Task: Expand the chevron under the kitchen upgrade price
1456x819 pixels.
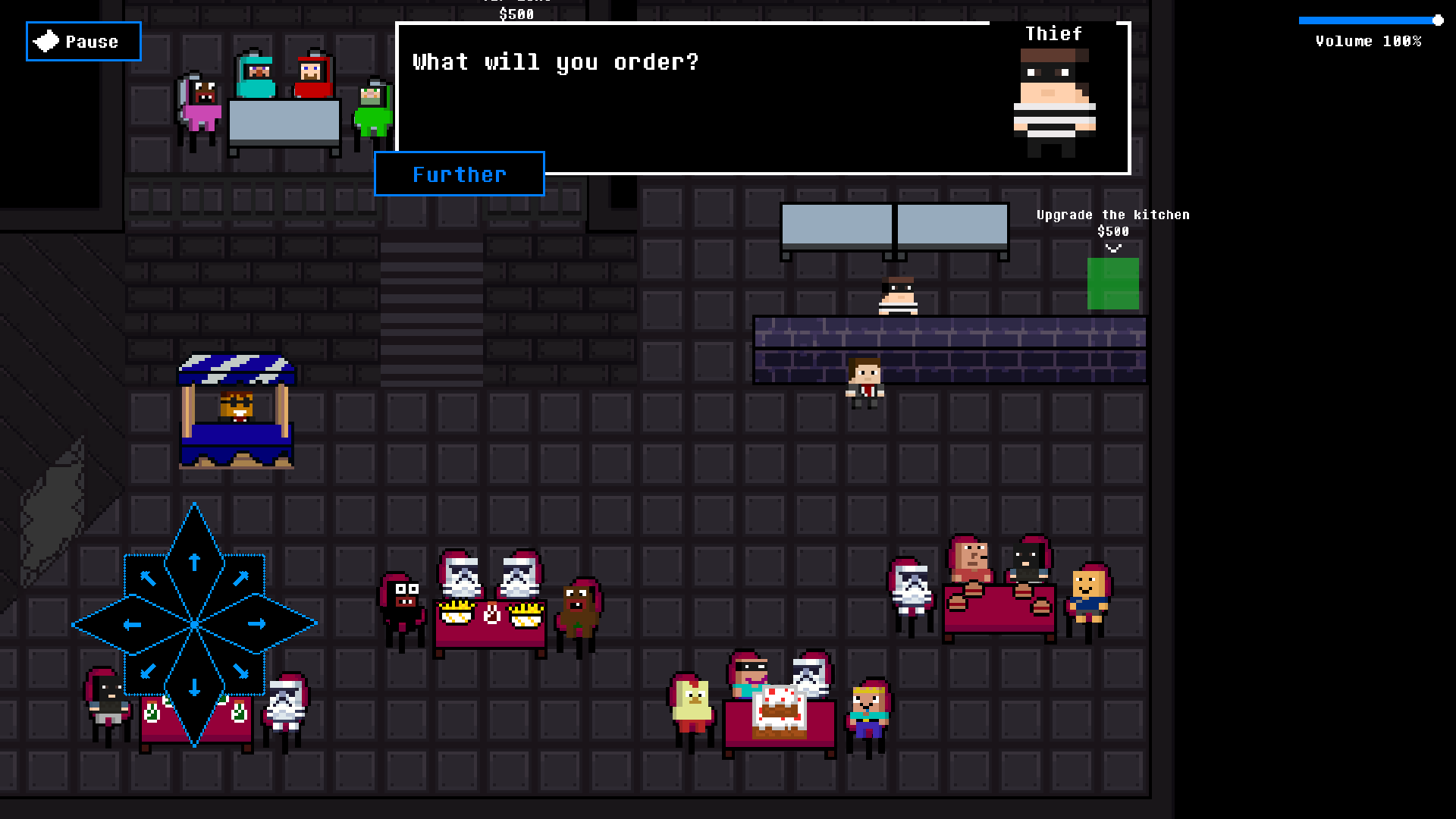Action: click(1112, 246)
